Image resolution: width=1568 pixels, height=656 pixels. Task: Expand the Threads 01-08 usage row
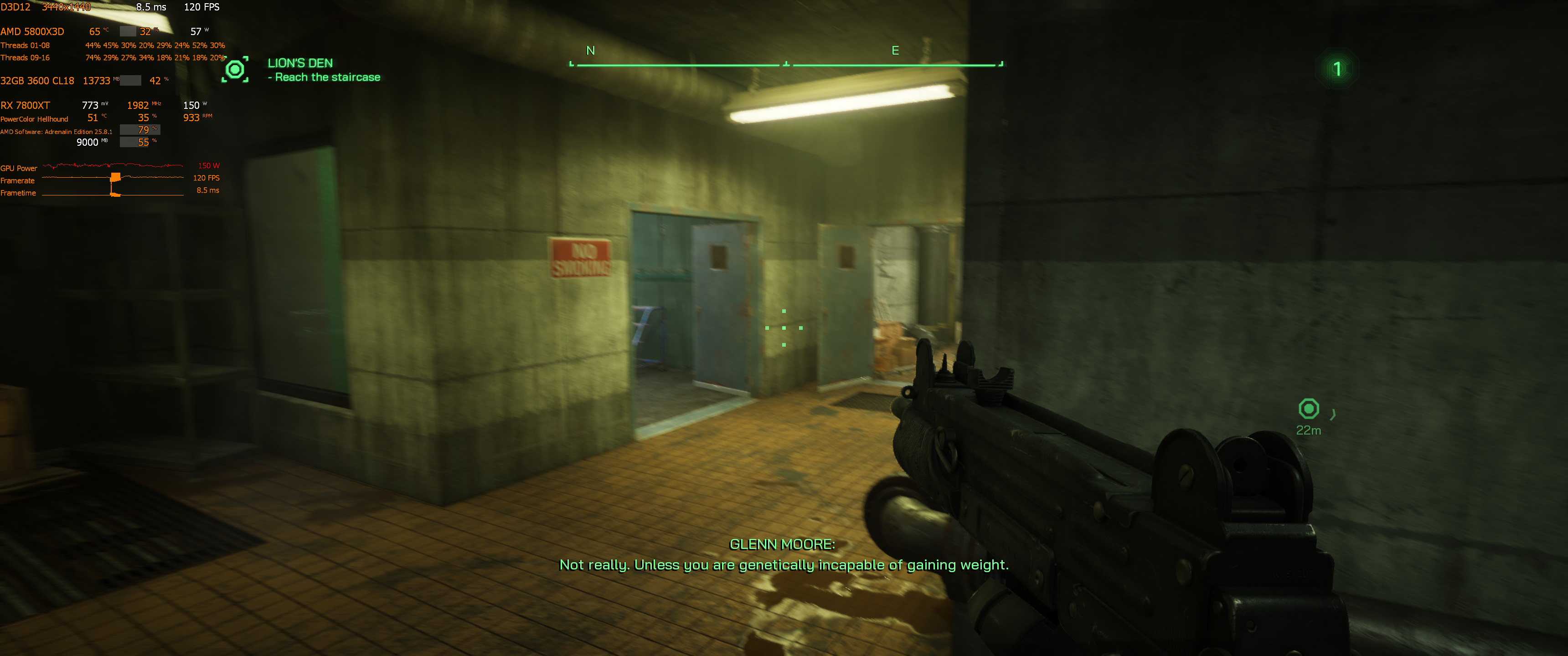(26, 45)
